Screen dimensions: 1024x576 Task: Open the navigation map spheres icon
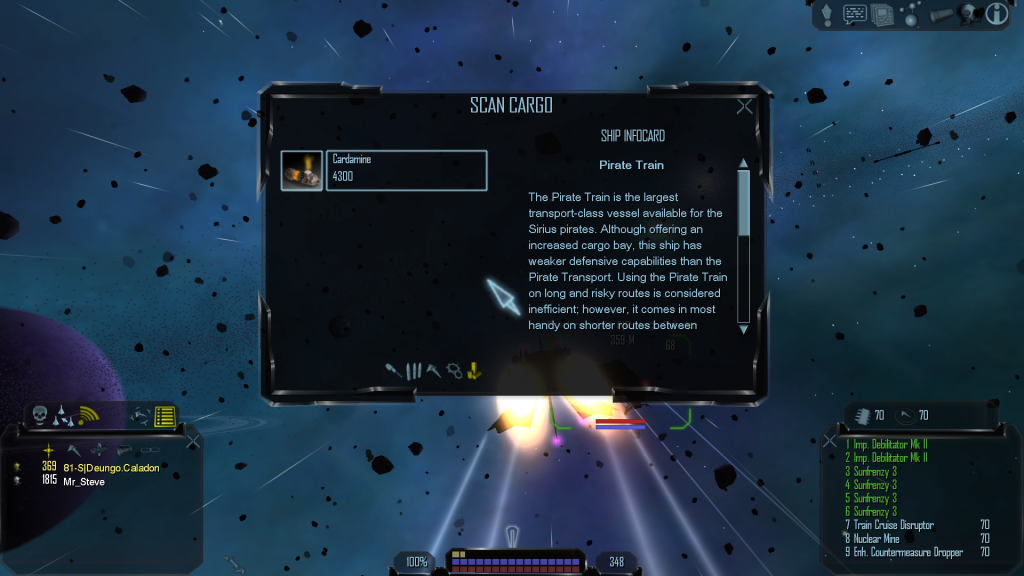[910, 14]
